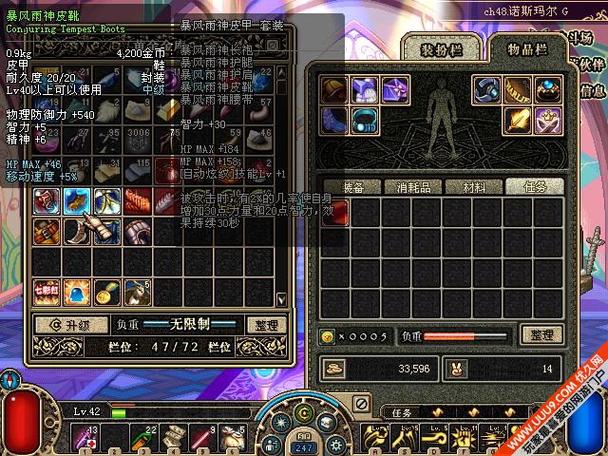The image size is (608, 456).
Task: Select the blue Tempest boots in storage
Action: [77, 201]
